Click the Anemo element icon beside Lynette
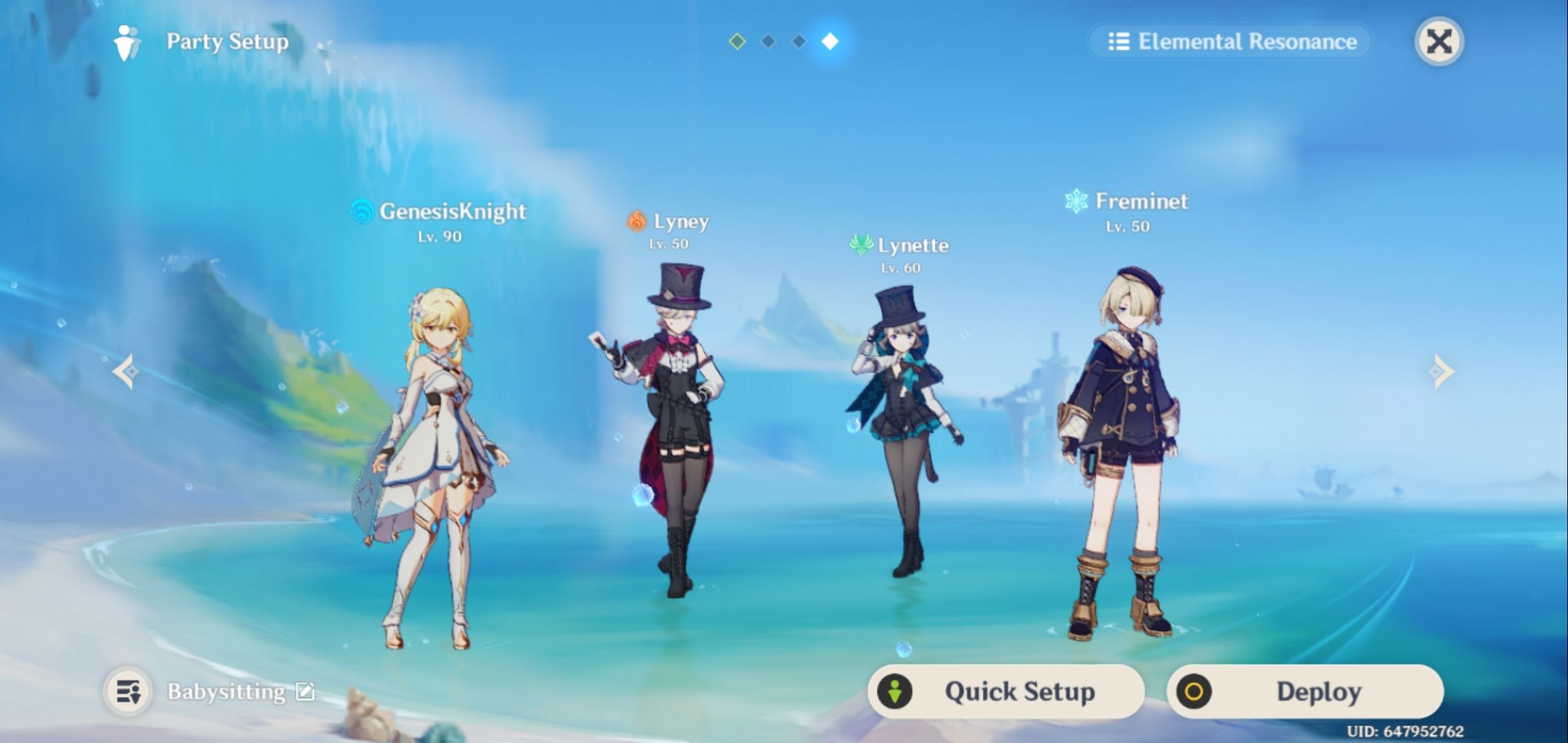Viewport: 1568px width, 743px height. [x=860, y=246]
